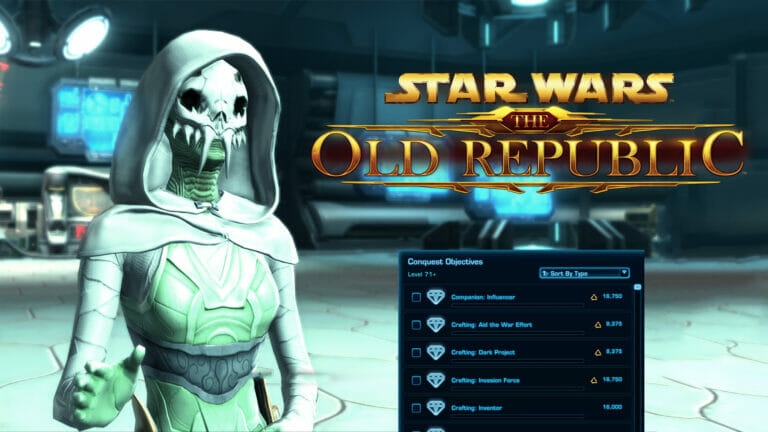Click the diamond icon beside Companion: Influencer
Image resolution: width=768 pixels, height=432 pixels.
point(435,297)
